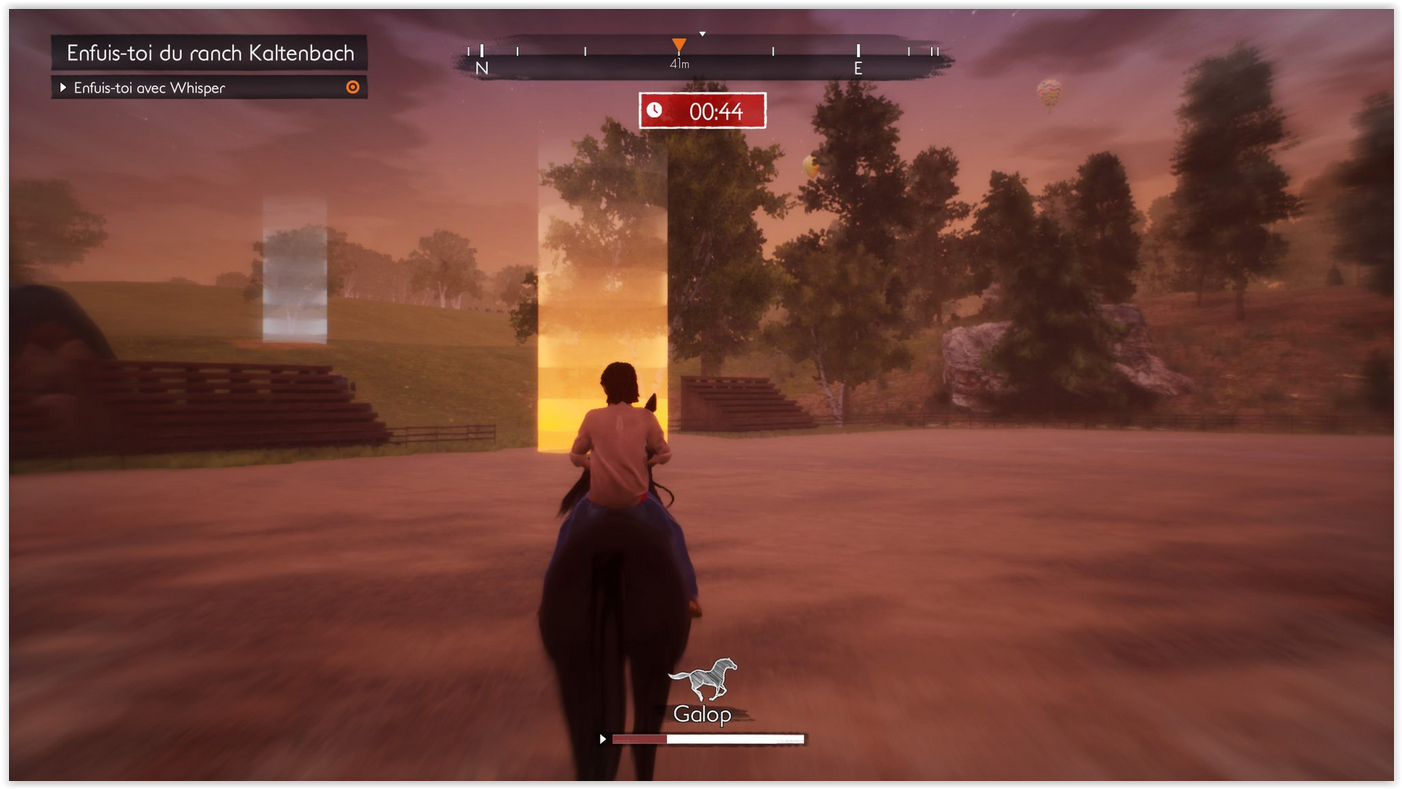The height and width of the screenshot is (789, 1402).
Task: Click the orange objective marker on the compass
Action: (x=679, y=45)
